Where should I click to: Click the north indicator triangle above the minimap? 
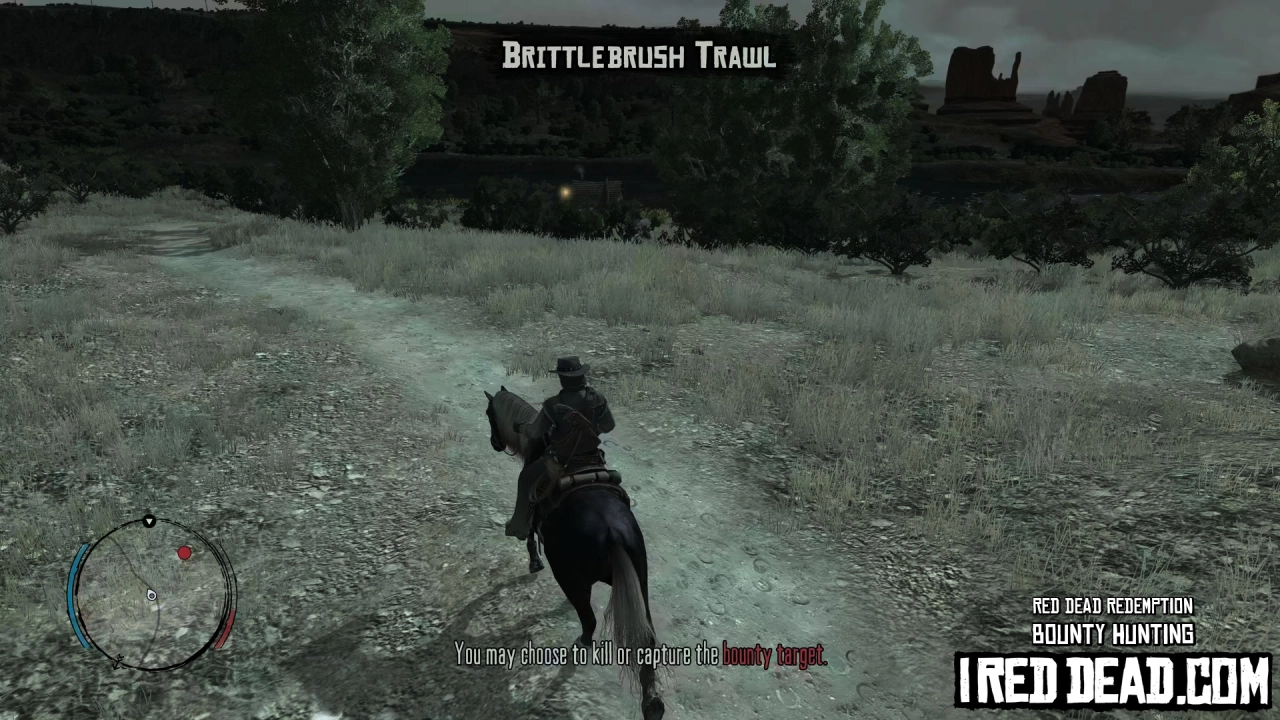pyautogui.click(x=148, y=521)
